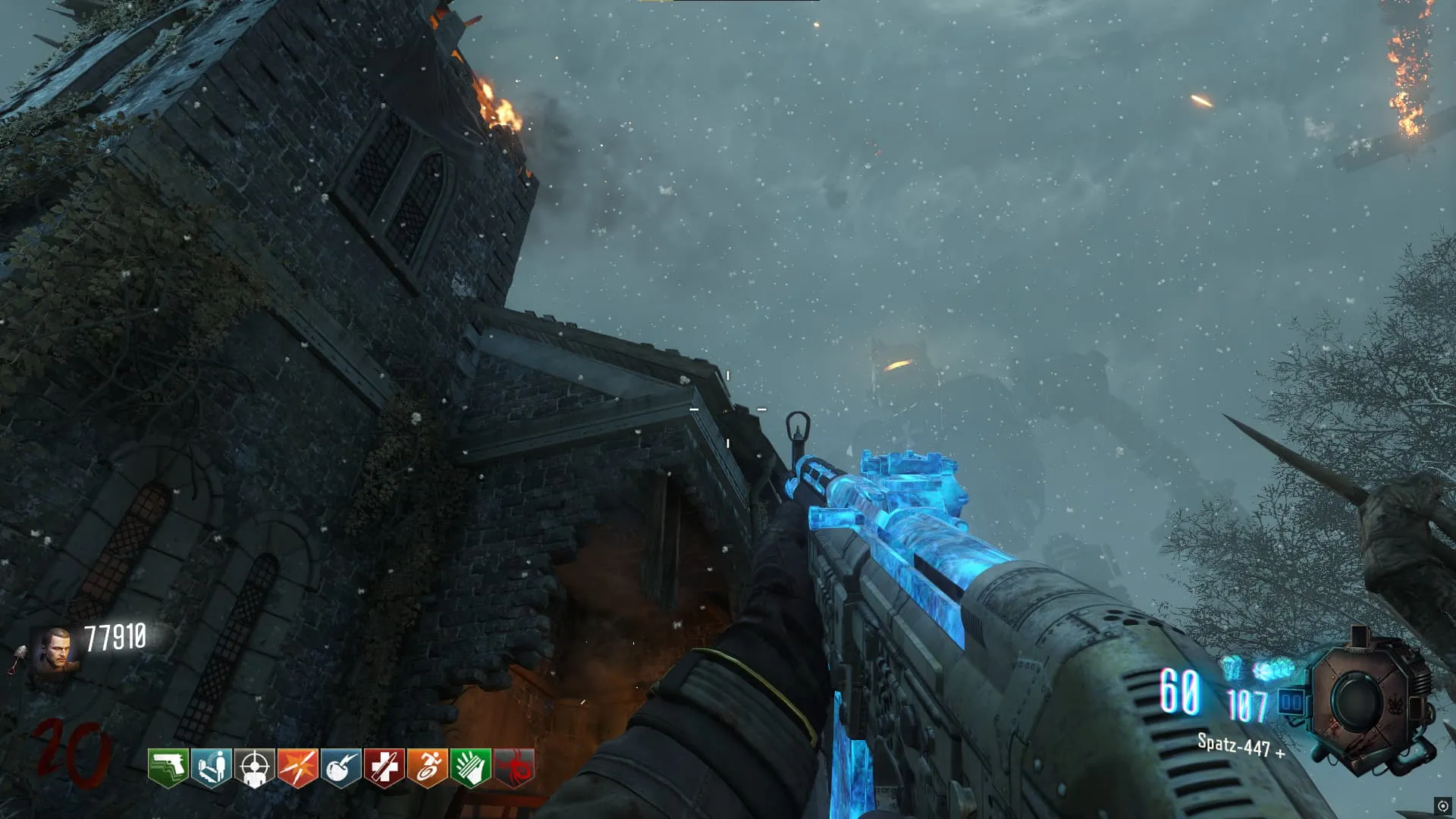Open the overlay icon in the corner
The height and width of the screenshot is (819, 1456).
pos(1442,806)
